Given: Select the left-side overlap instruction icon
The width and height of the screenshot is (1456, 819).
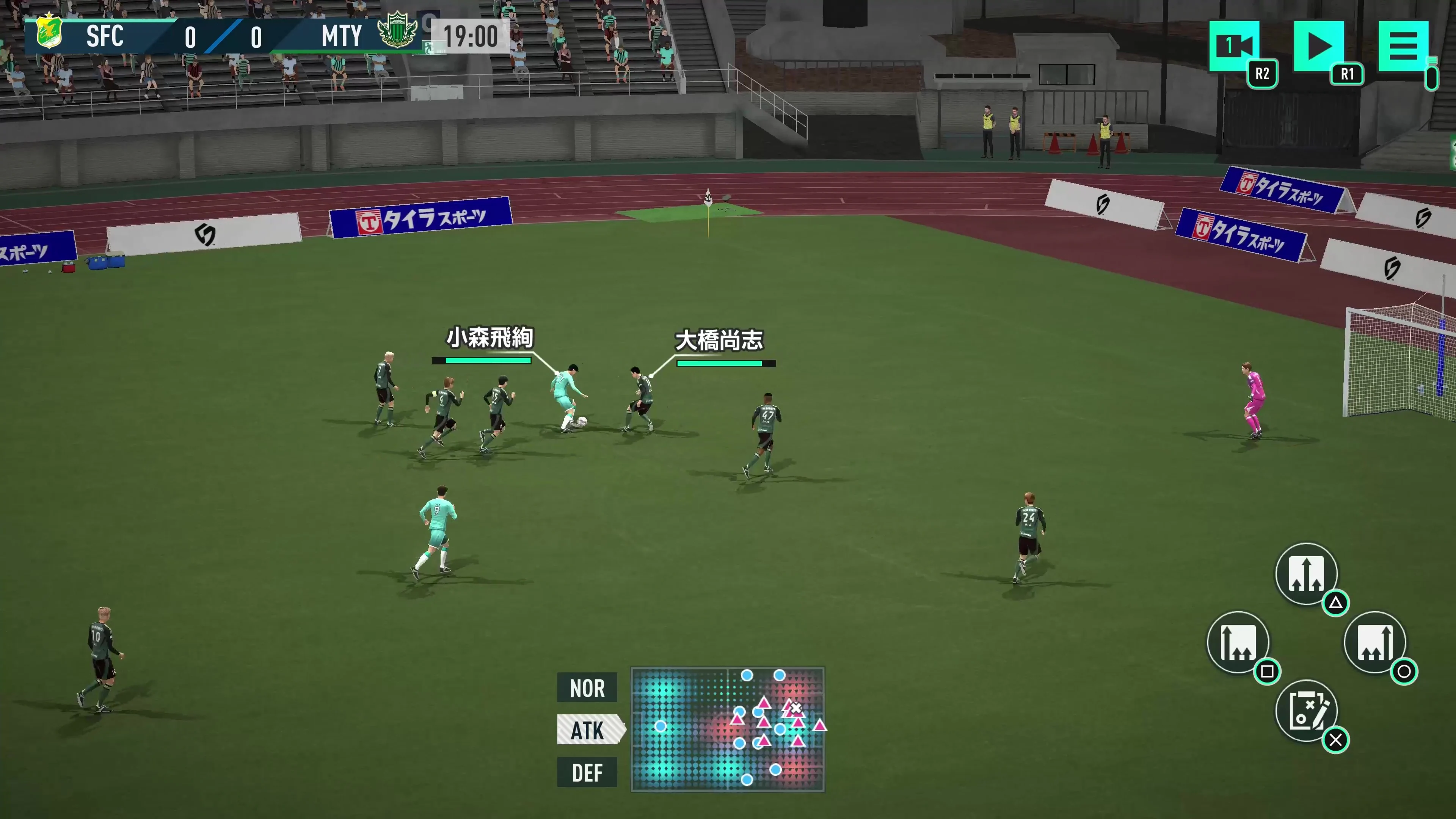Looking at the screenshot, I should pyautogui.click(x=1239, y=643).
